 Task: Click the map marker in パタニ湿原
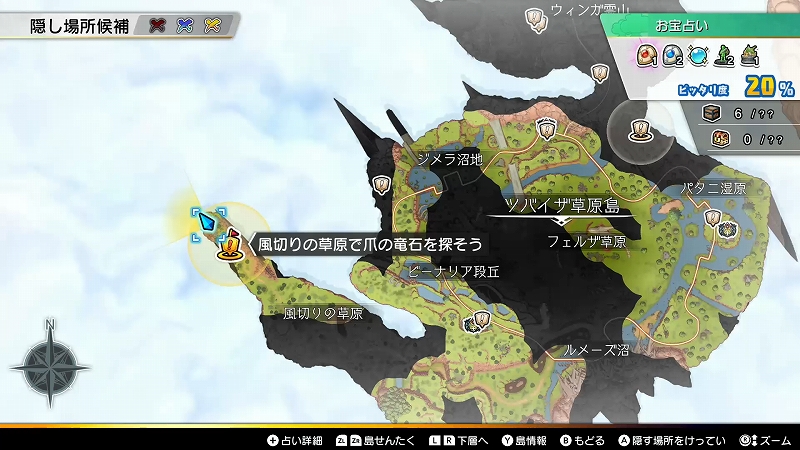point(713,217)
